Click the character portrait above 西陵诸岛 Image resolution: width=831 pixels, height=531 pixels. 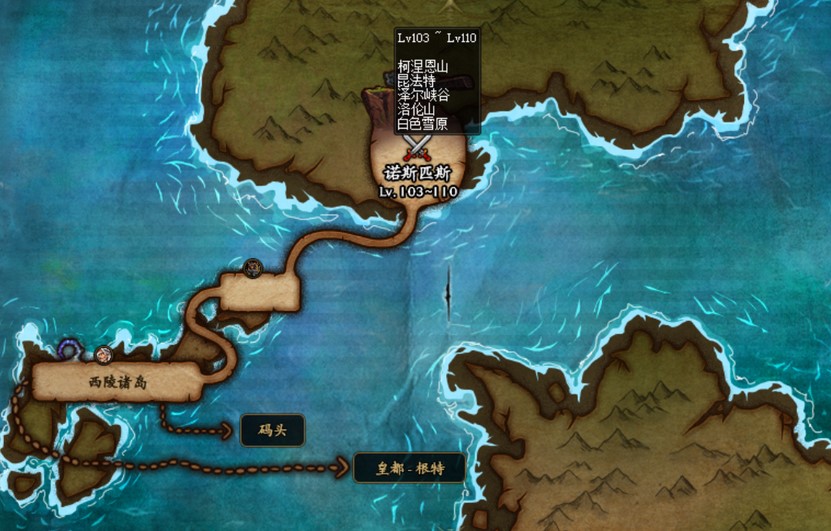coord(103,353)
